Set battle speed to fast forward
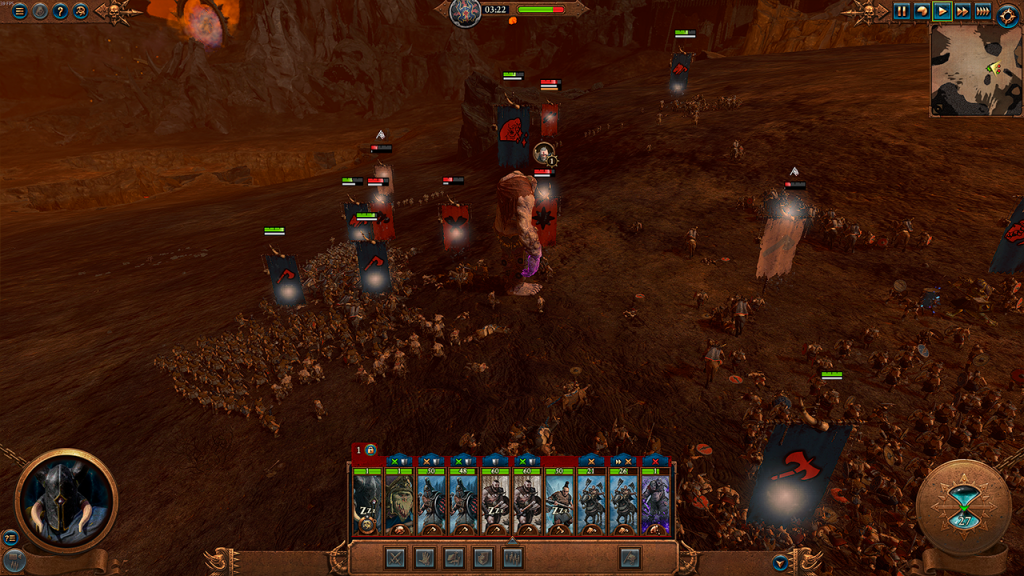 coord(962,12)
